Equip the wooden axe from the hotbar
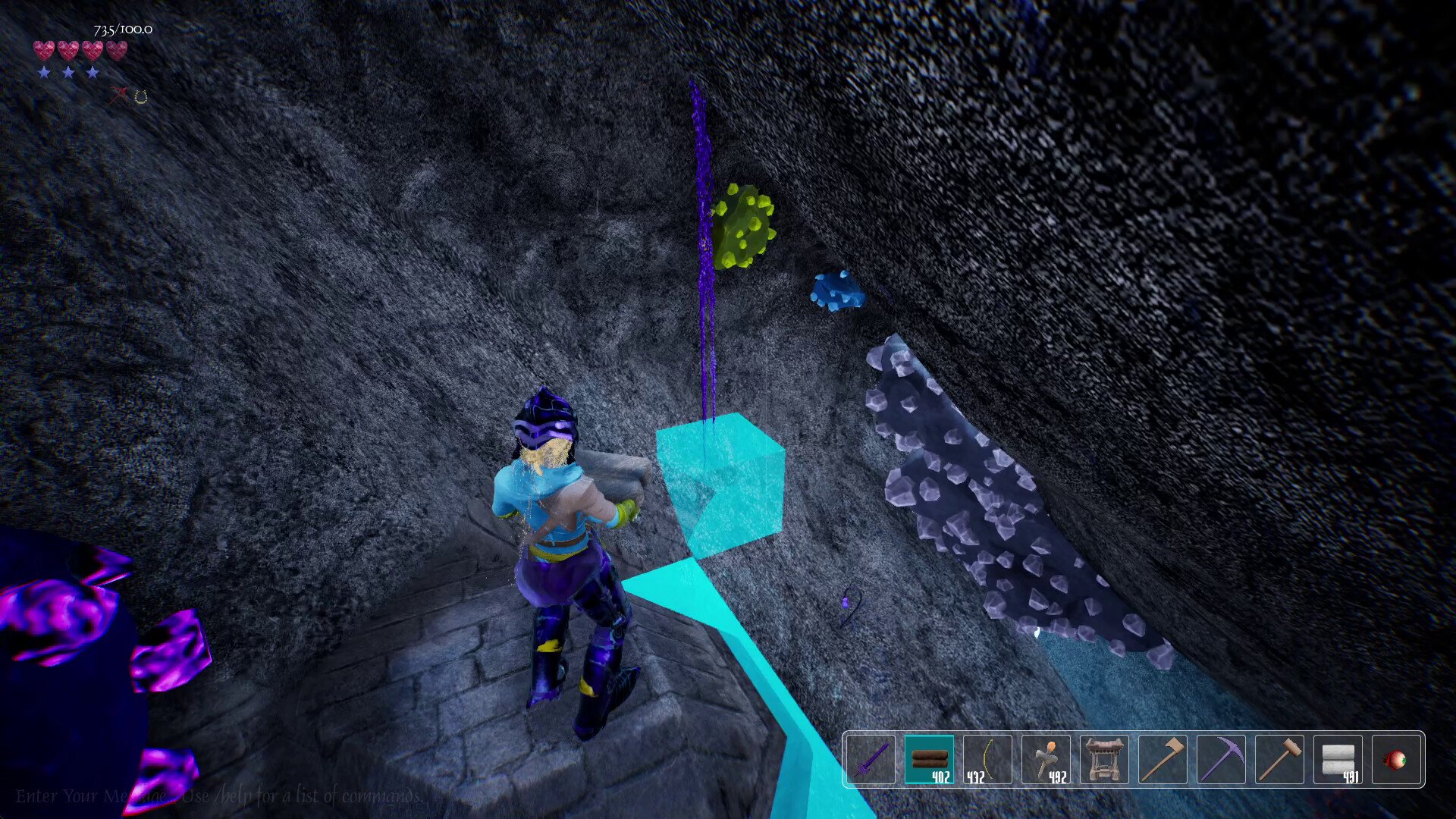 click(x=1165, y=761)
